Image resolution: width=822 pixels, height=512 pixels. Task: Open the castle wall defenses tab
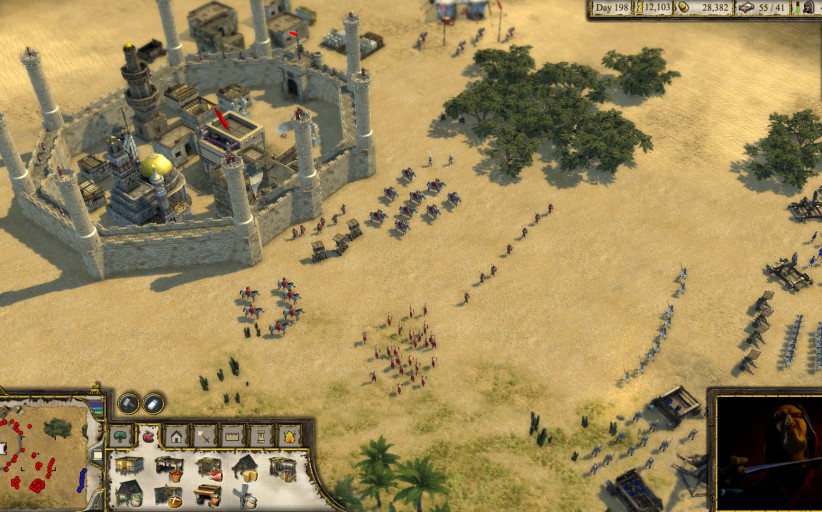tap(233, 436)
